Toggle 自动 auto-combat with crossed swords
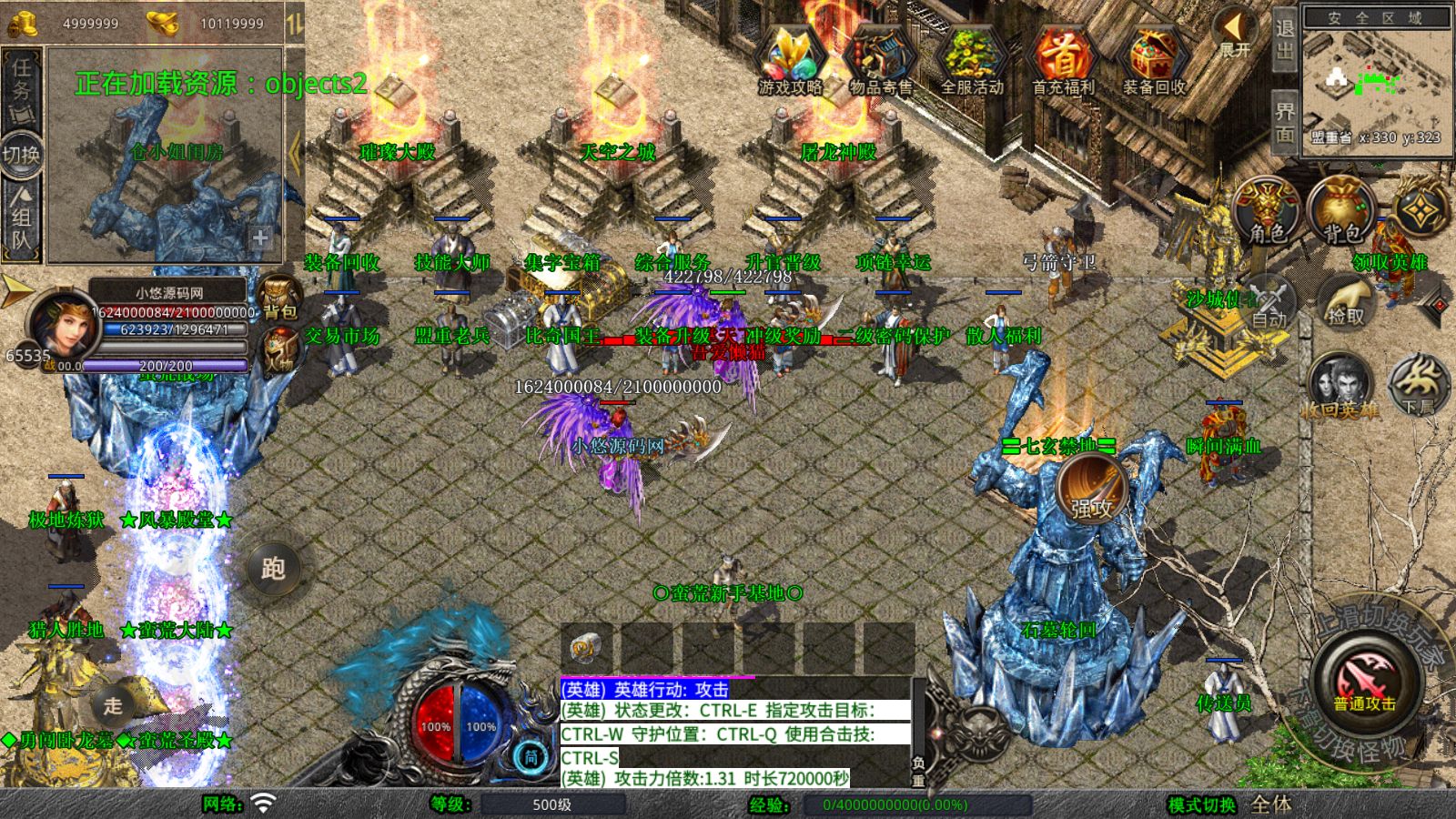This screenshot has height=819, width=1456. [x=1268, y=301]
